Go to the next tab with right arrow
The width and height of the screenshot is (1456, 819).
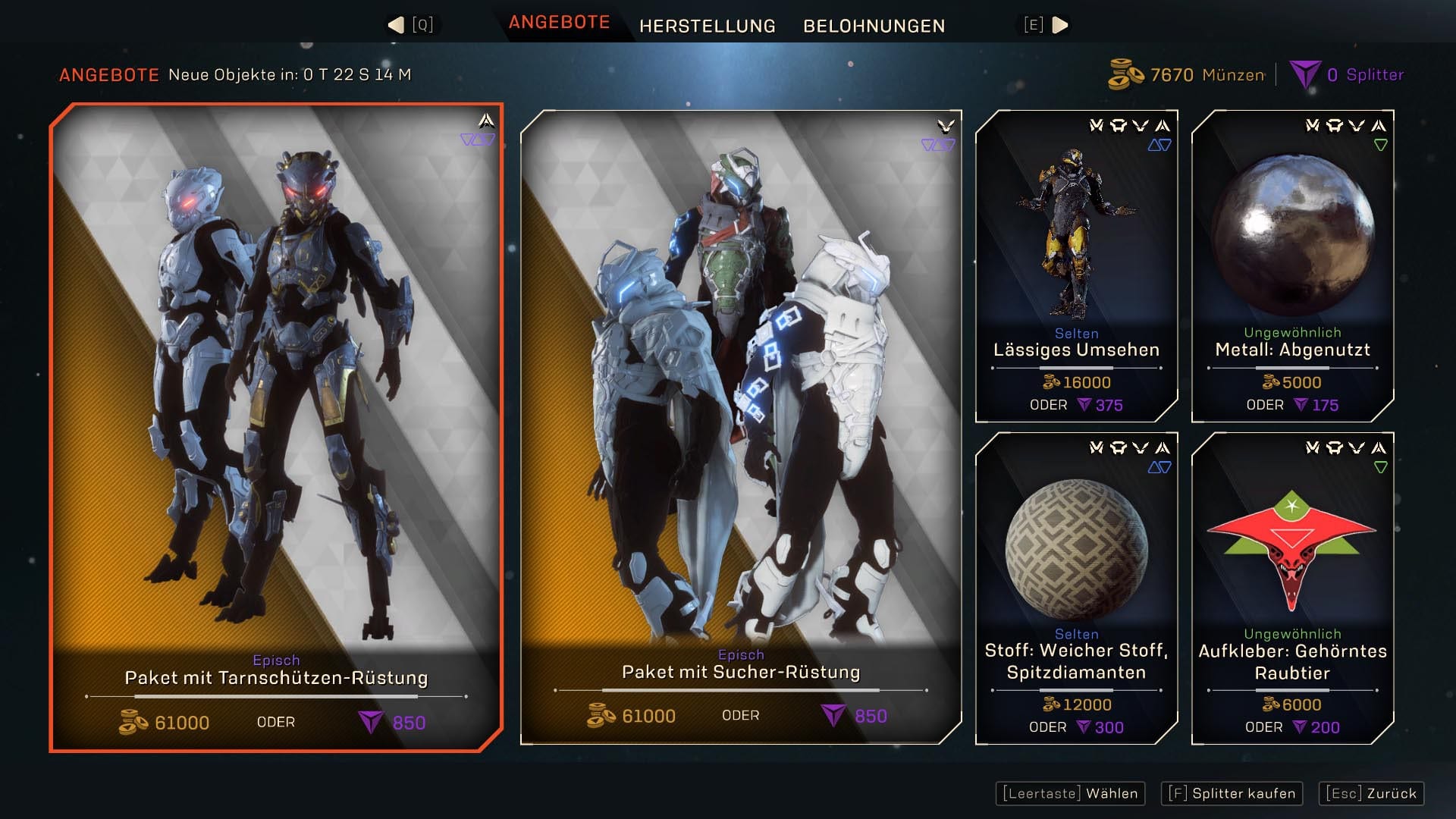tap(1060, 25)
